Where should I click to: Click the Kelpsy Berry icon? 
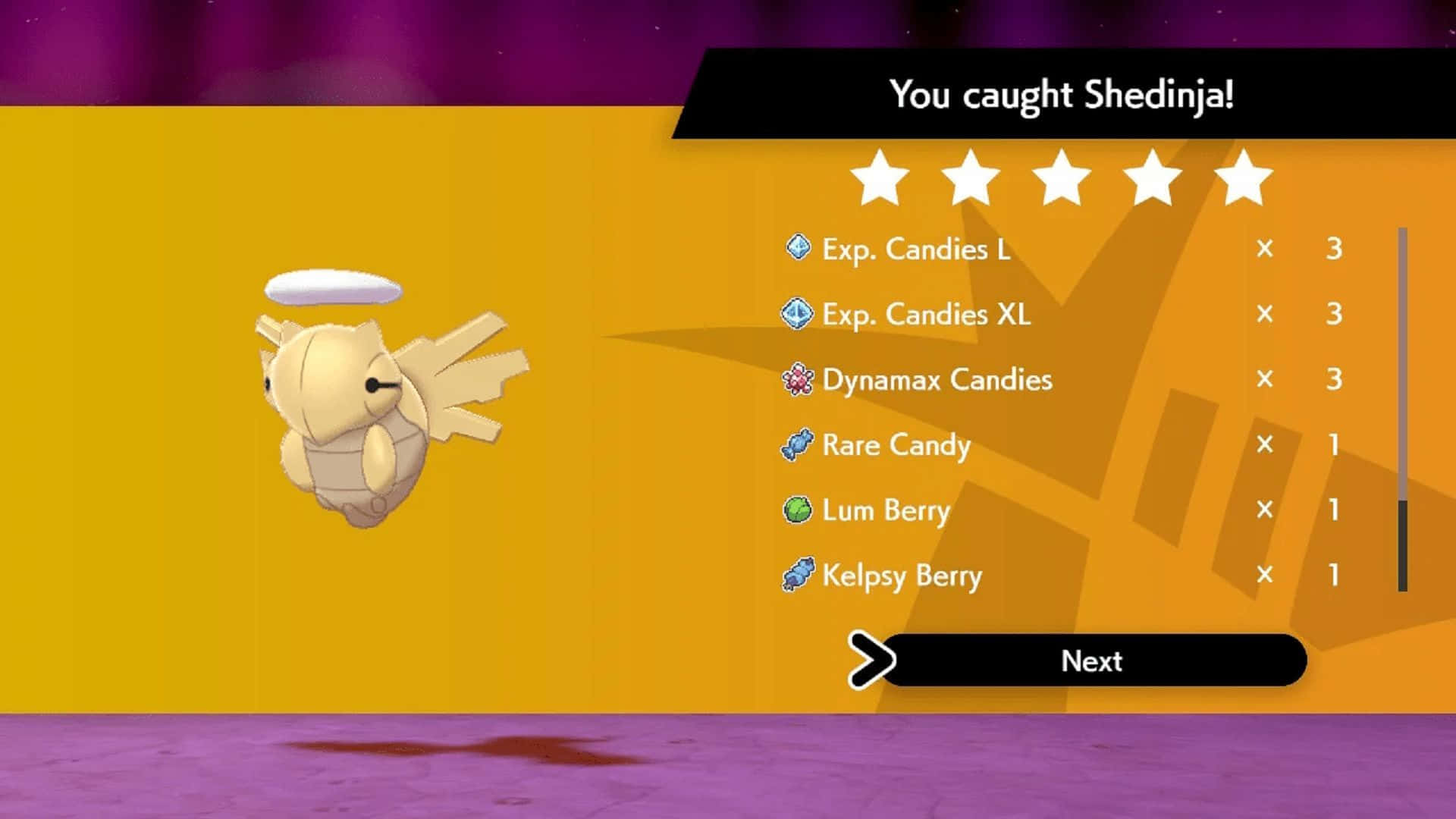pyautogui.click(x=800, y=576)
